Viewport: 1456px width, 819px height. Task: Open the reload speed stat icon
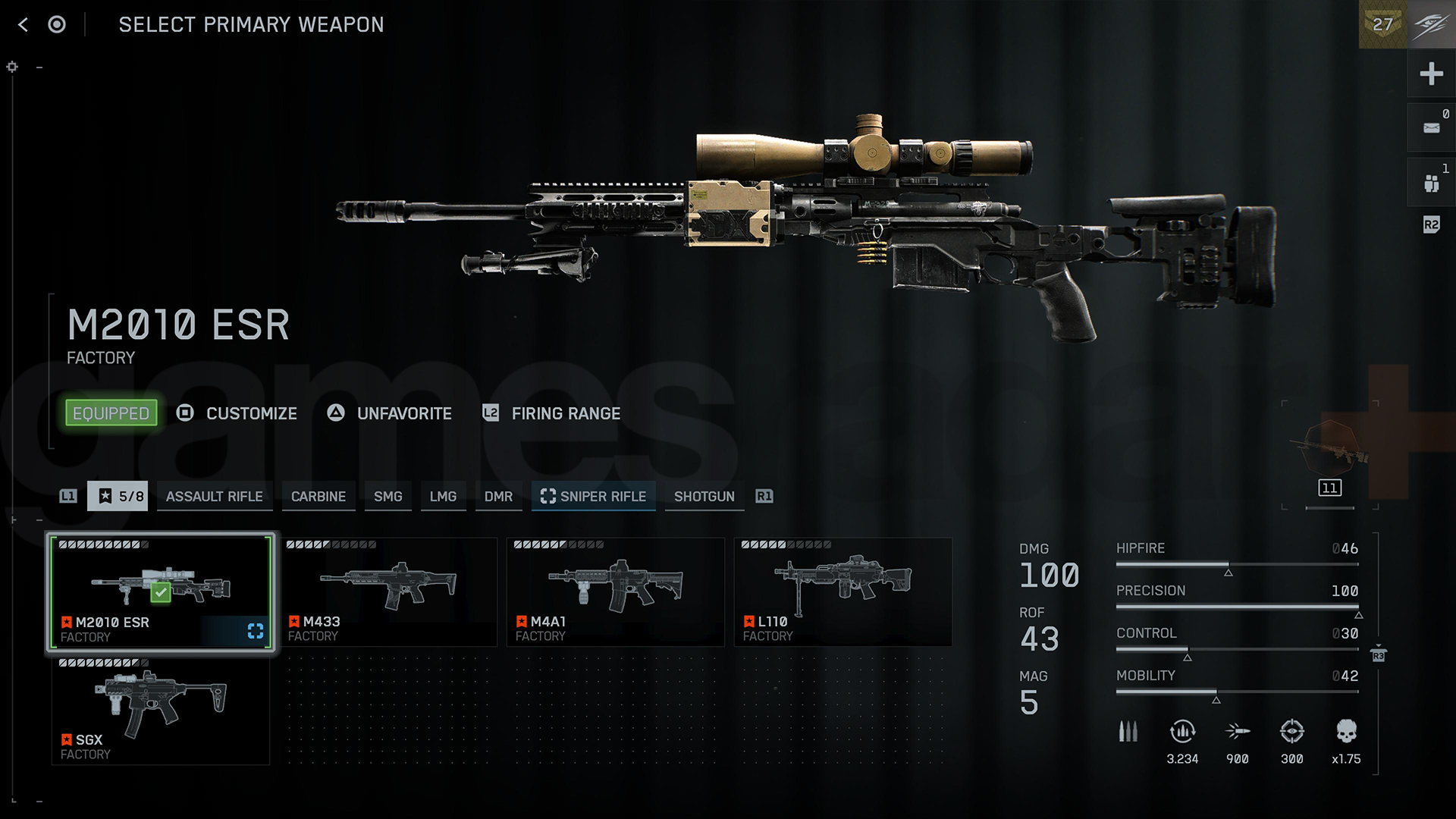click(x=1181, y=732)
